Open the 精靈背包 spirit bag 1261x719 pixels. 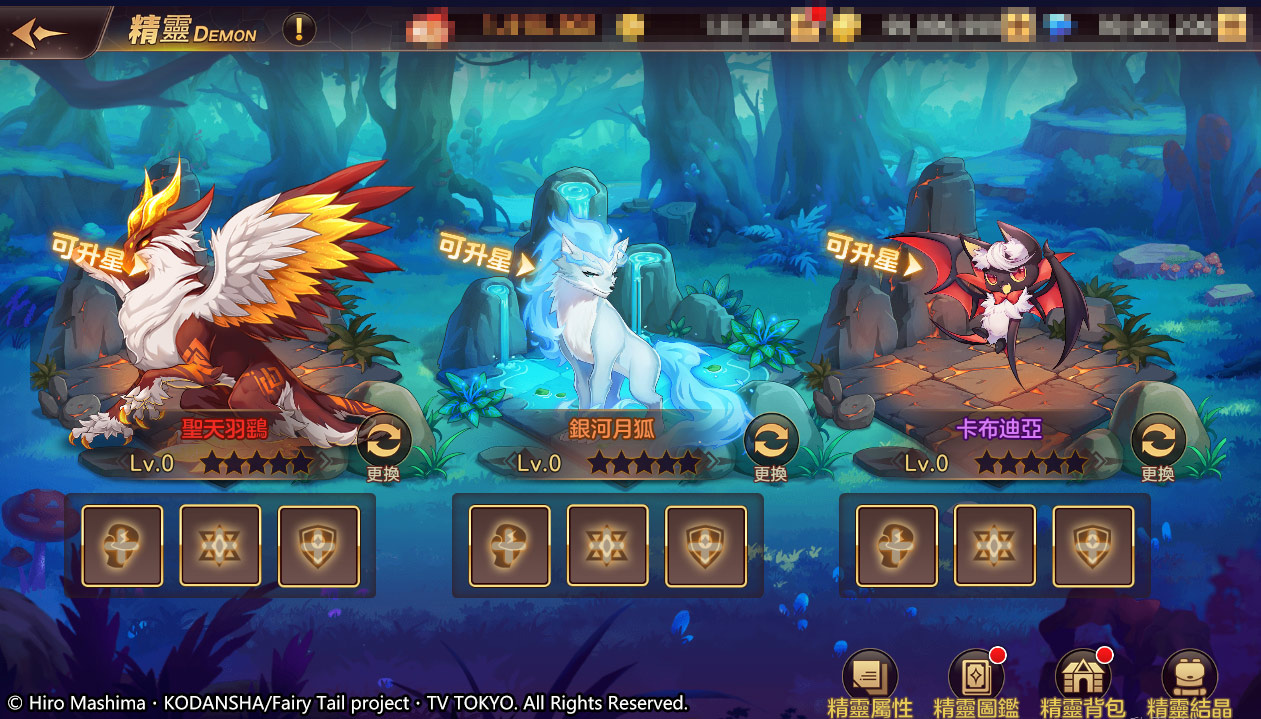pos(1083,683)
